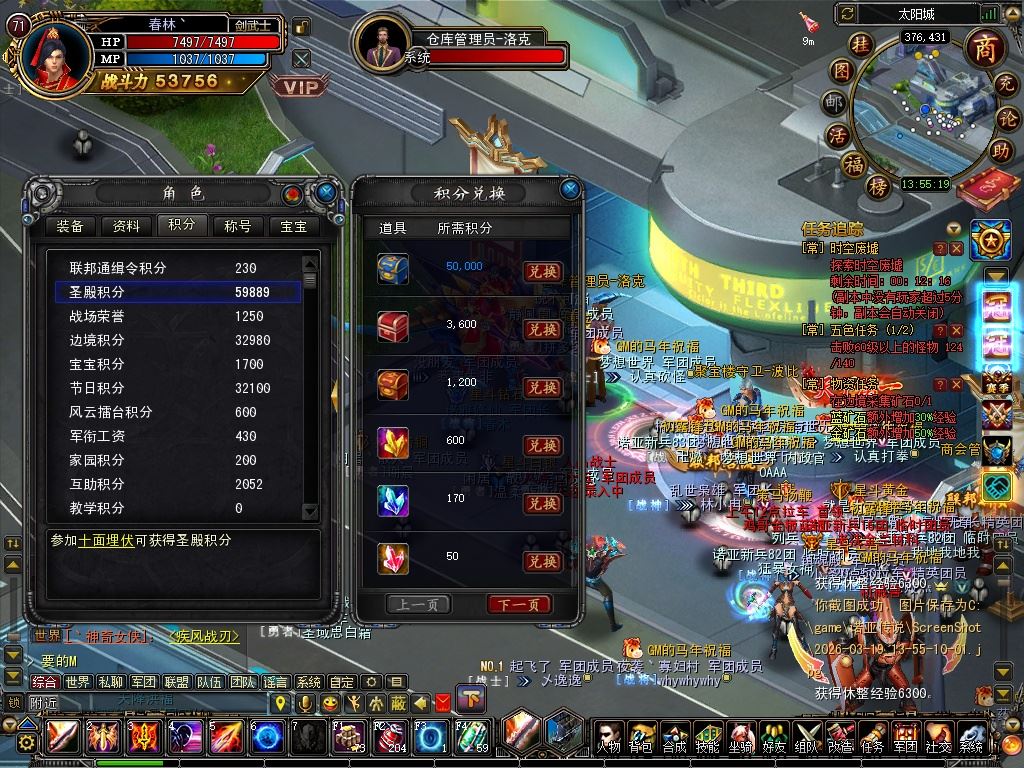Redeem the 3,600-point red chest
Viewport: 1024px width, 768px height.
542,329
